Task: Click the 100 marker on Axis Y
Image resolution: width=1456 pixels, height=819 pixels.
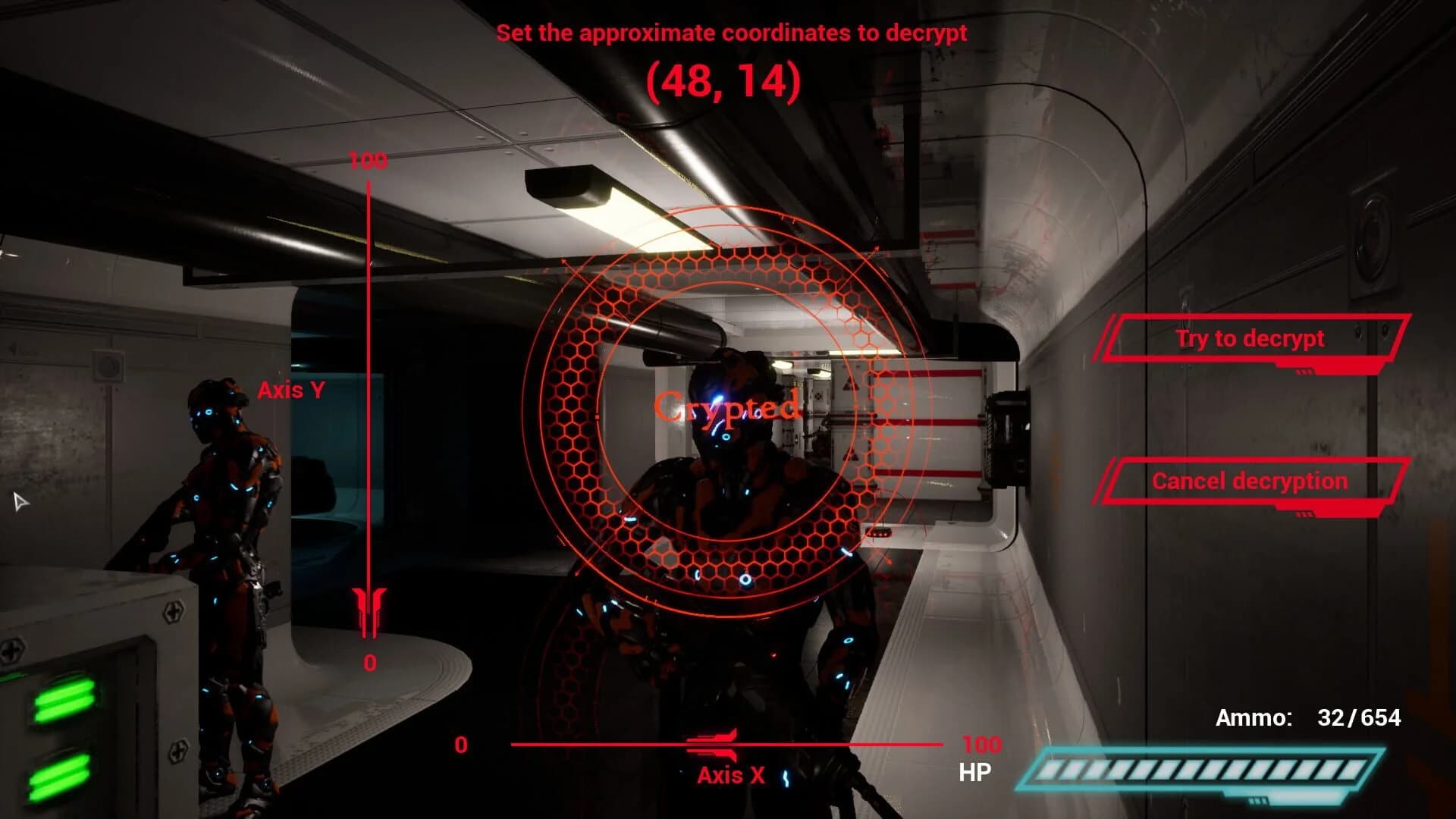Action: tap(368, 161)
